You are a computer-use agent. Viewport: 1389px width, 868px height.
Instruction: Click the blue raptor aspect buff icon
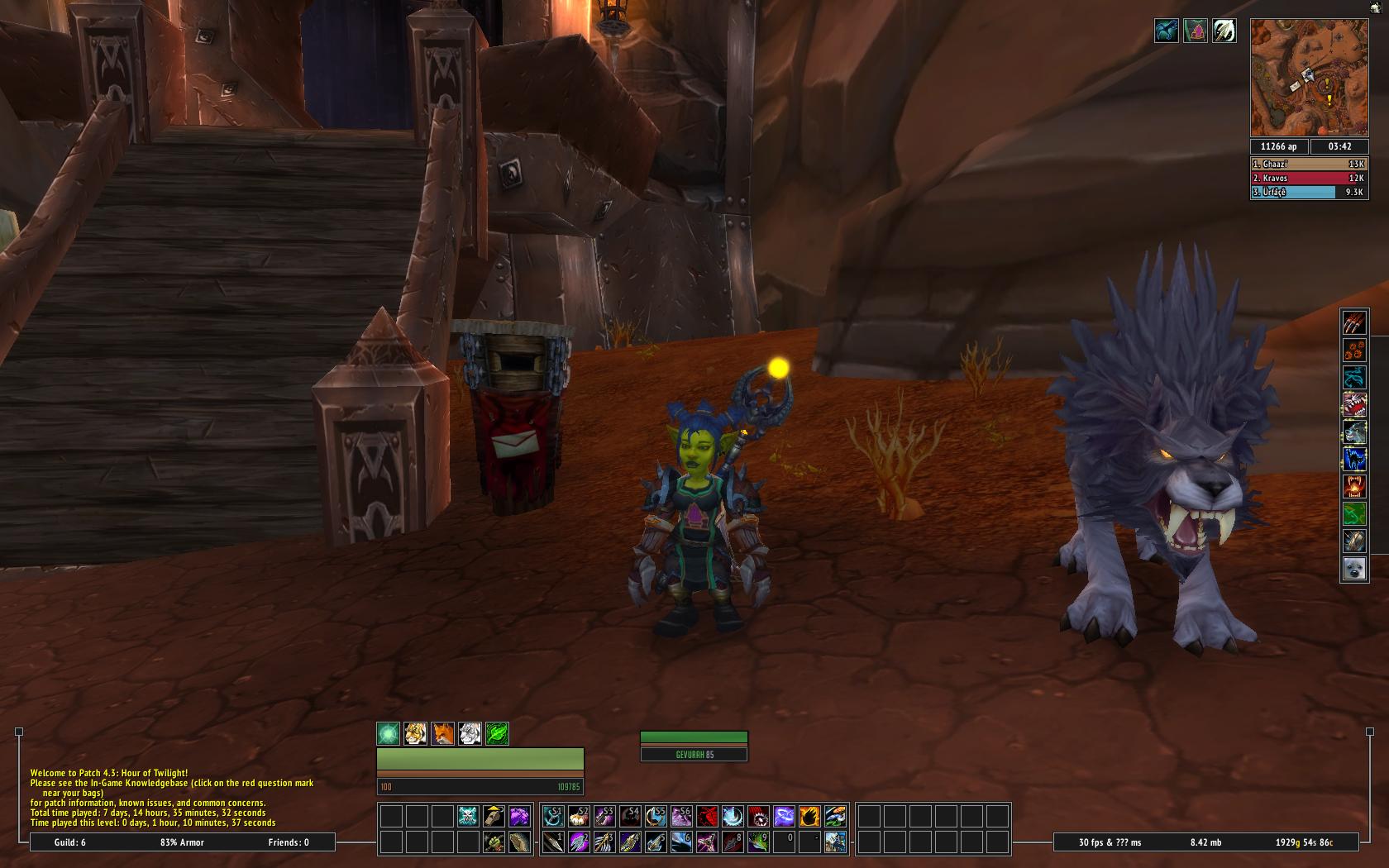[1166, 31]
